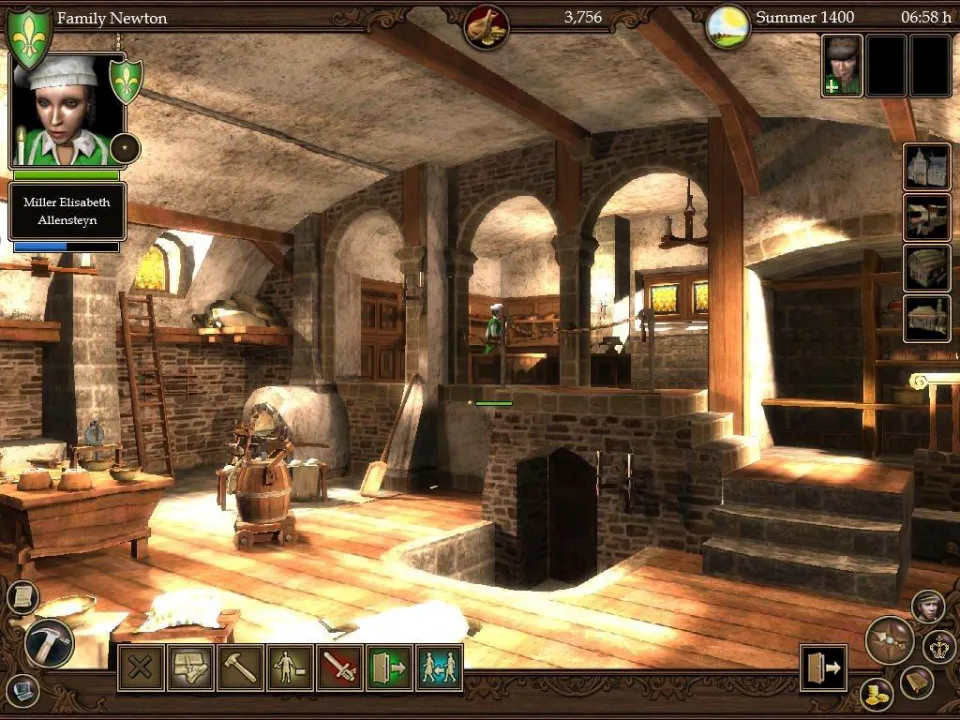Leave building via the black door-arrow button
Screen dimensions: 960x720
click(x=823, y=667)
